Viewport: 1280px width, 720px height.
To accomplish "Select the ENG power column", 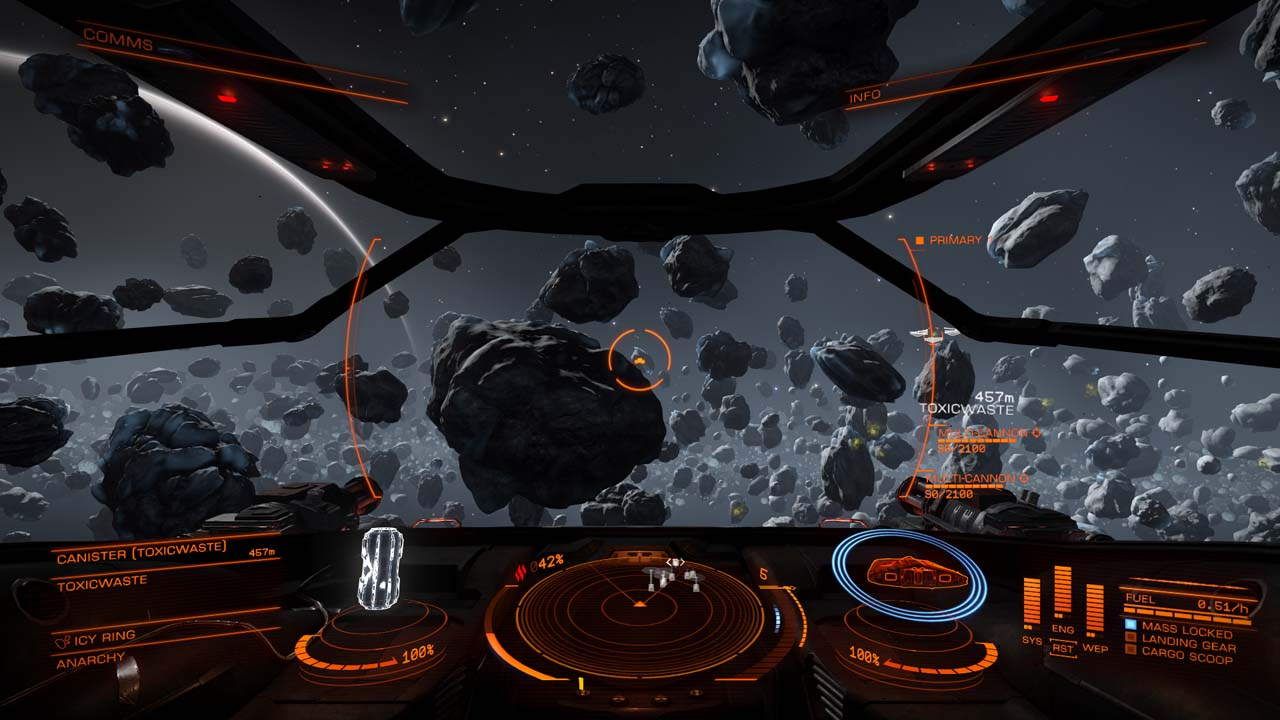I will [x=1062, y=595].
